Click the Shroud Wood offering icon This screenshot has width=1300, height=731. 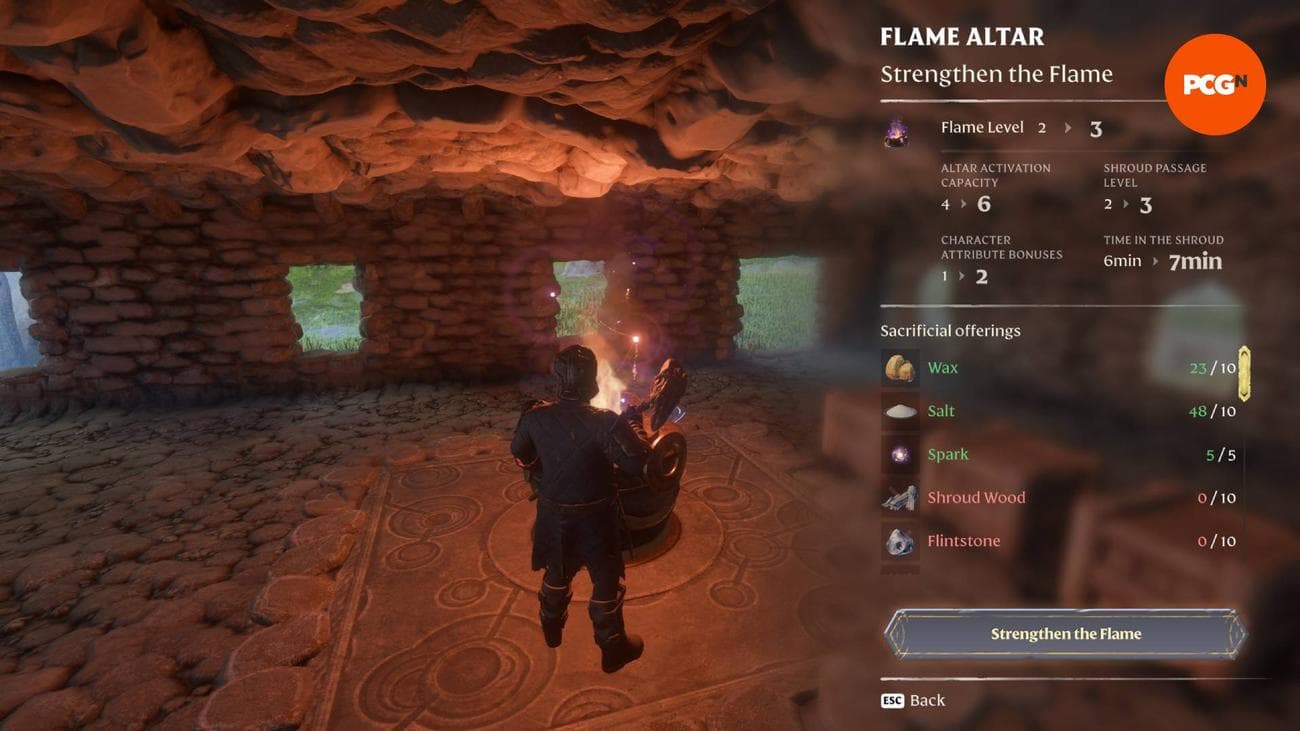click(899, 497)
